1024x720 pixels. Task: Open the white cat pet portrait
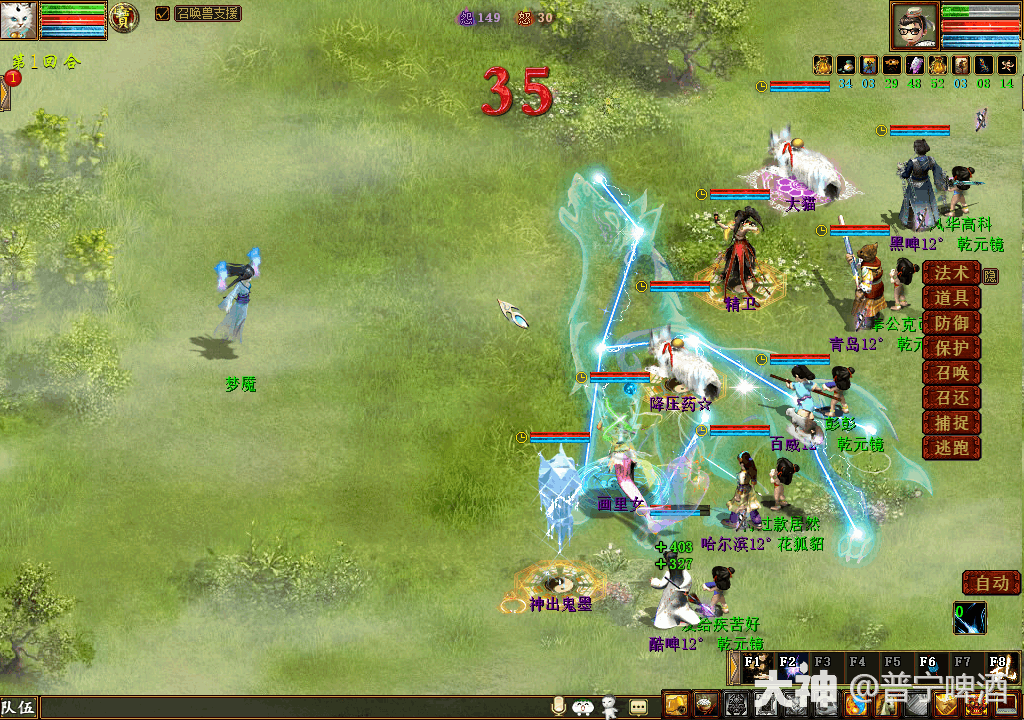click(19, 19)
